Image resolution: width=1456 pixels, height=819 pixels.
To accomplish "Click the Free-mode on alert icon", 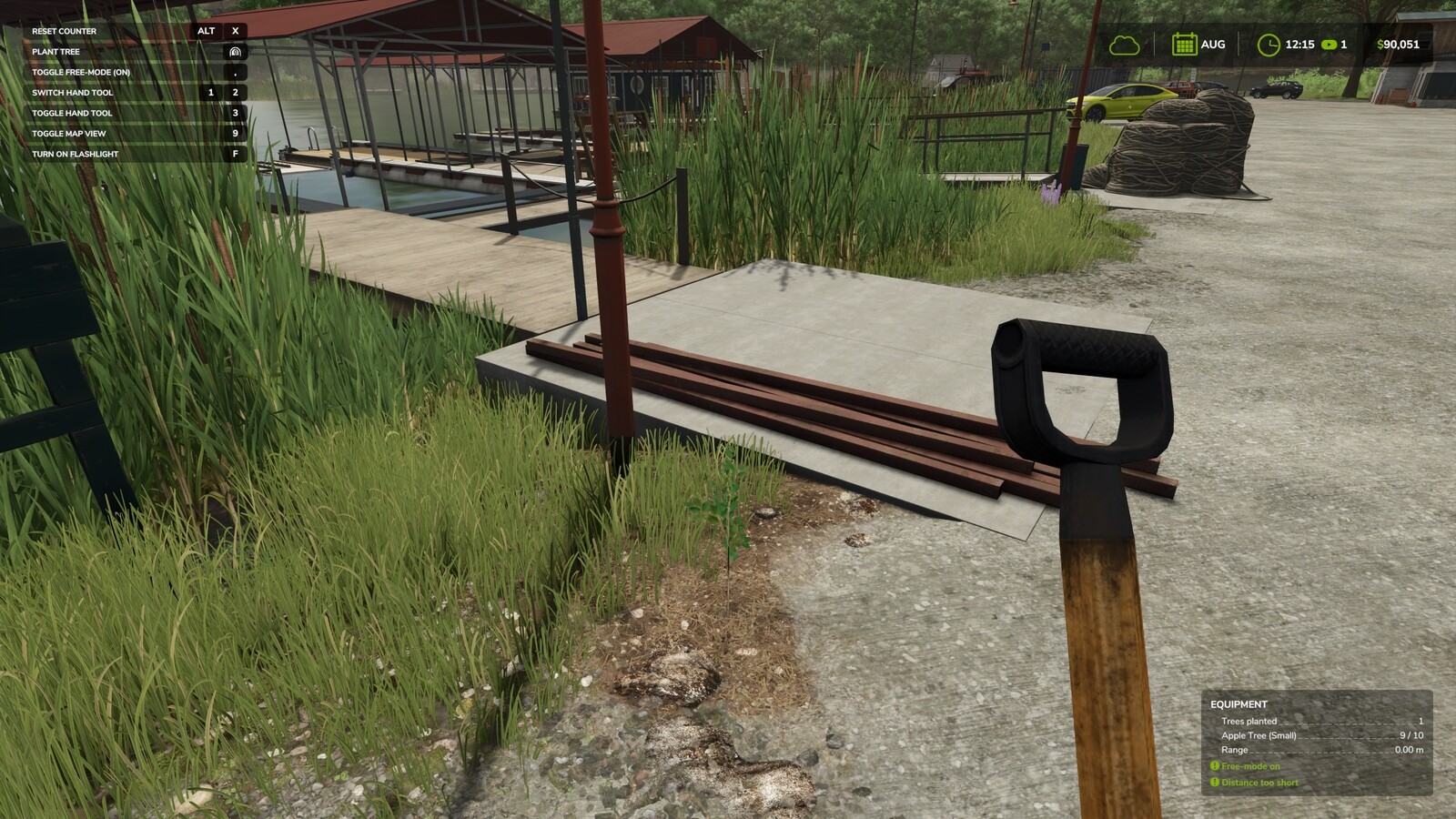I will (1215, 767).
